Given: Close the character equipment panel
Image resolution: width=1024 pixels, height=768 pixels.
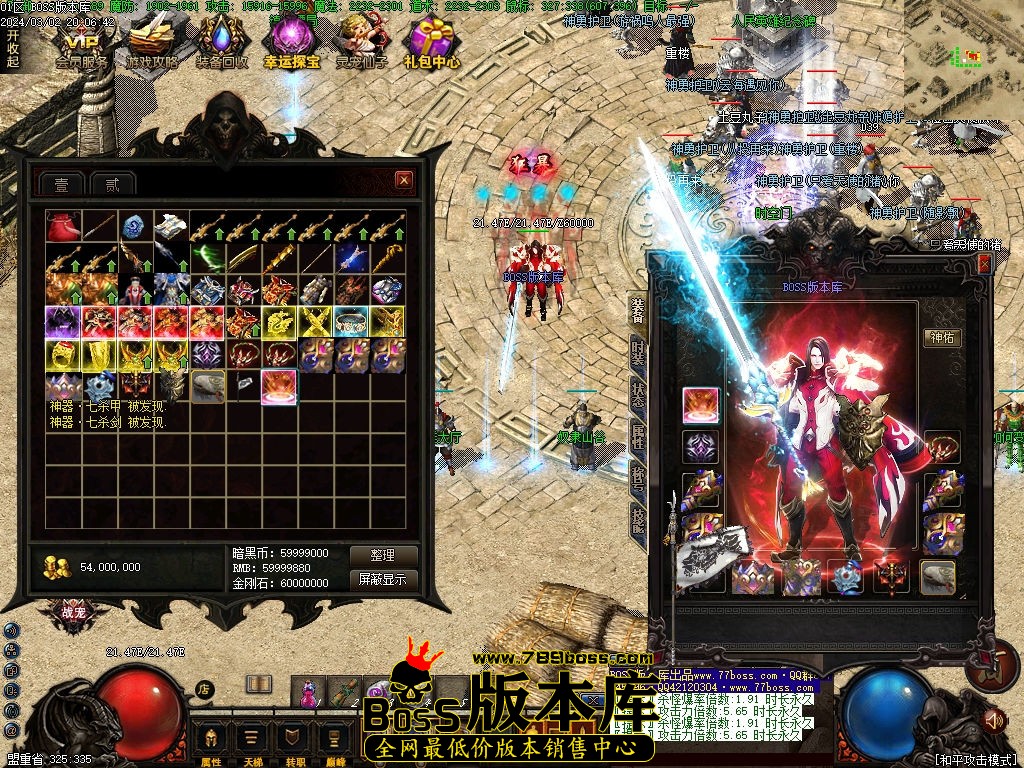Looking at the screenshot, I should pos(984,263).
